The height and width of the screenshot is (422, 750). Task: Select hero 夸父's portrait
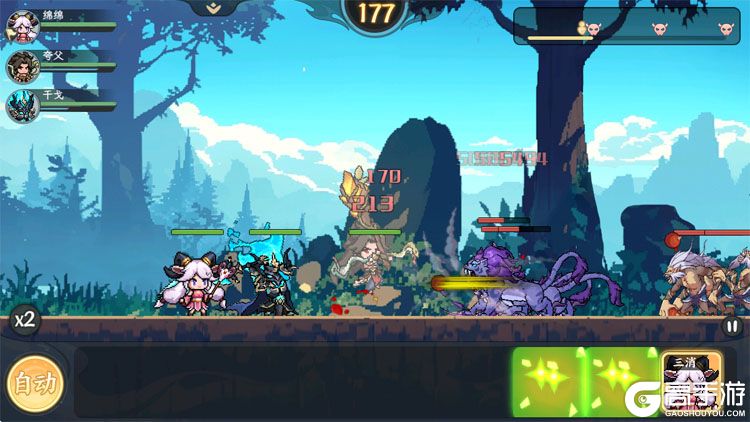22,67
